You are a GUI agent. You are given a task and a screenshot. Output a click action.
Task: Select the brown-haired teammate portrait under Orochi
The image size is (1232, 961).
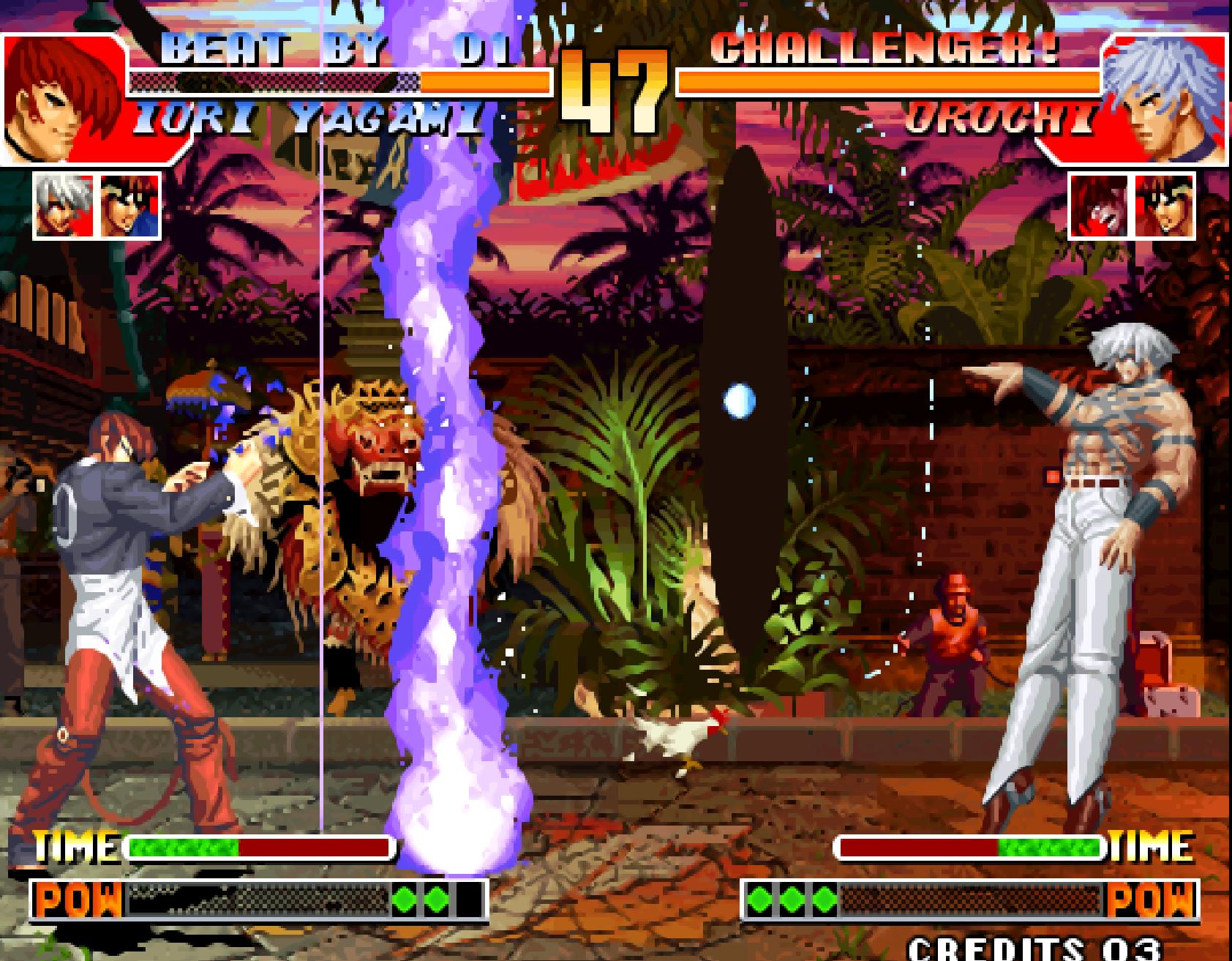coord(1165,206)
